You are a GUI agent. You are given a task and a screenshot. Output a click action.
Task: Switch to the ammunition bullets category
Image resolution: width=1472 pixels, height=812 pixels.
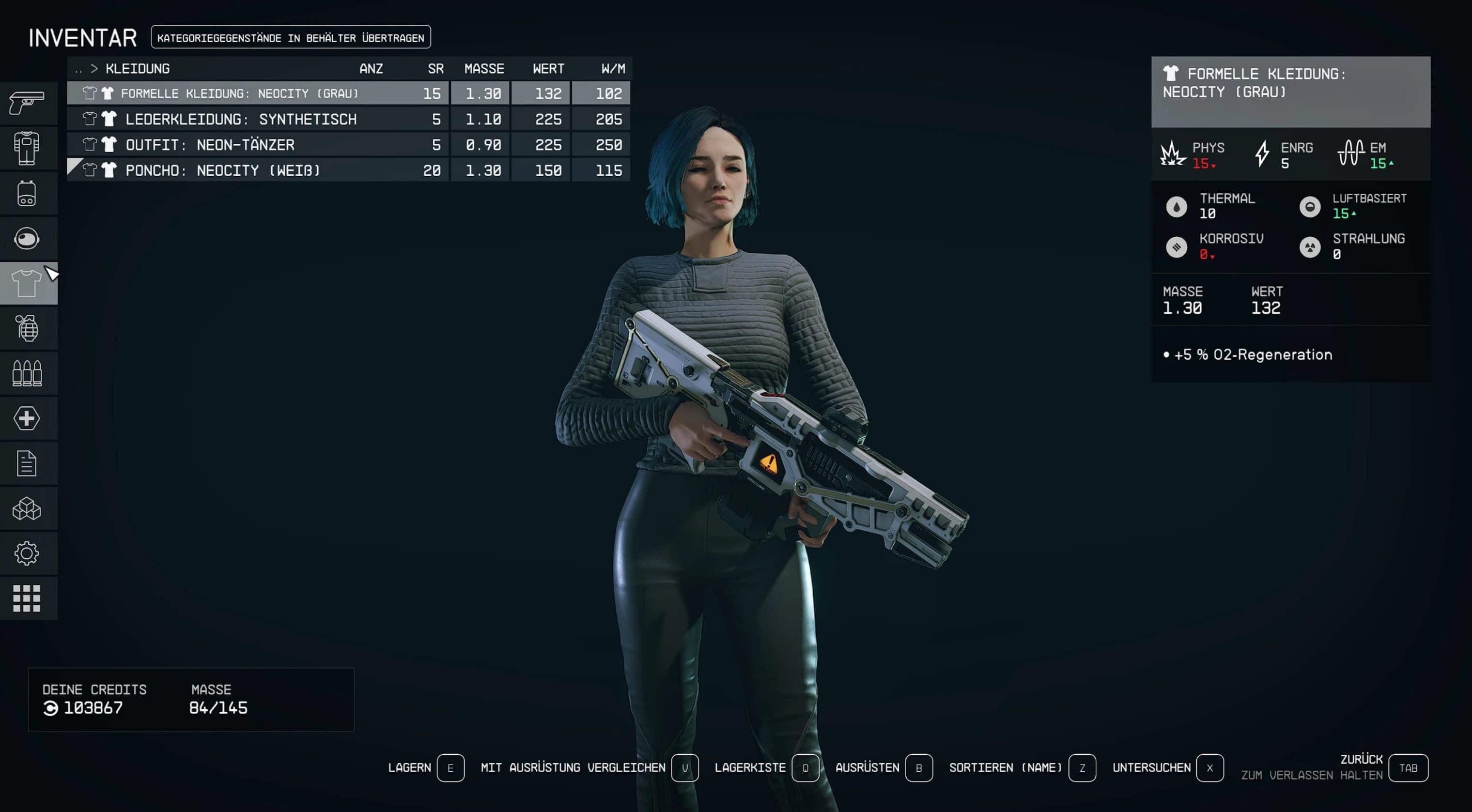[27, 373]
